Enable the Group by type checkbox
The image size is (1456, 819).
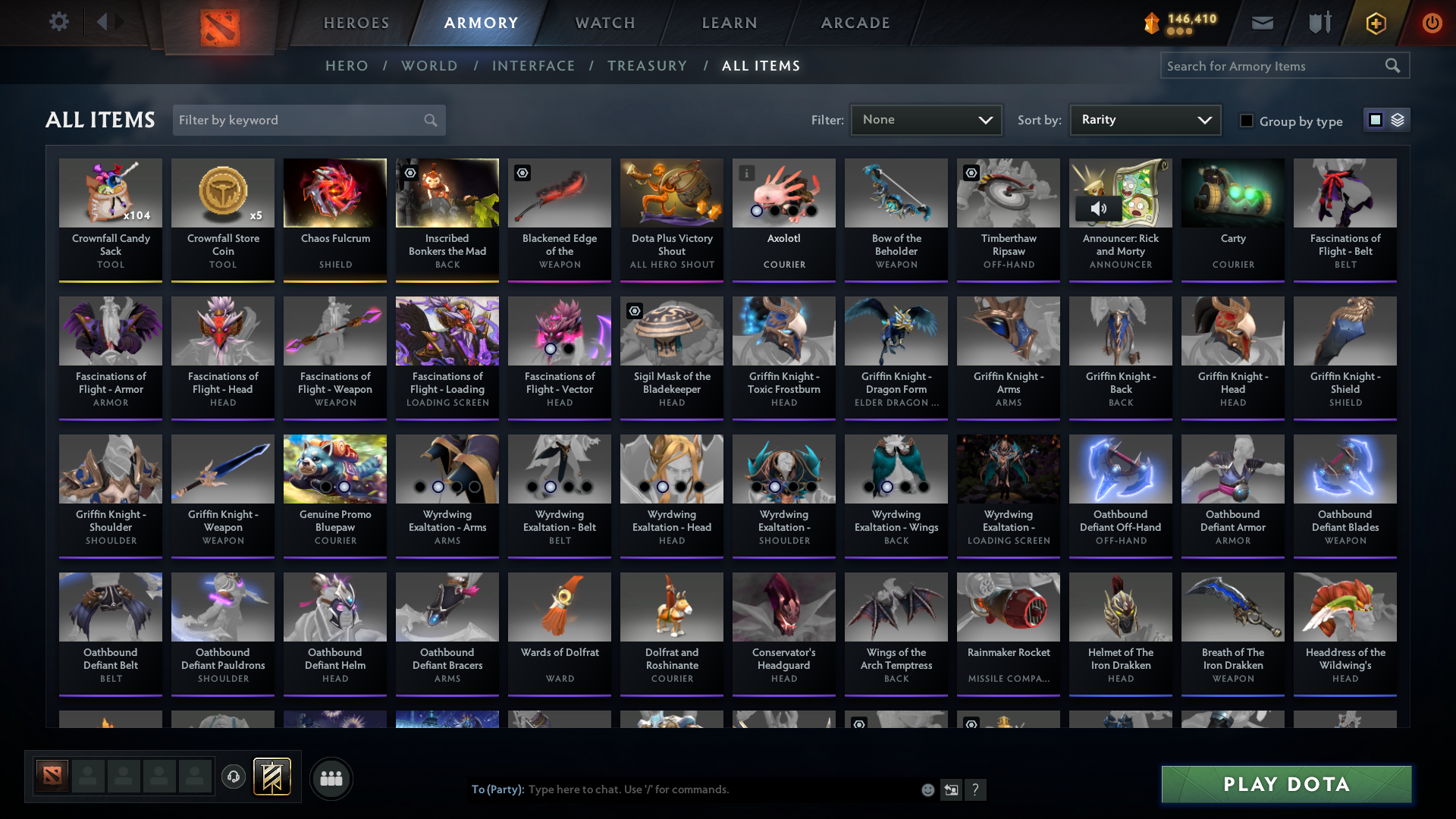point(1247,121)
